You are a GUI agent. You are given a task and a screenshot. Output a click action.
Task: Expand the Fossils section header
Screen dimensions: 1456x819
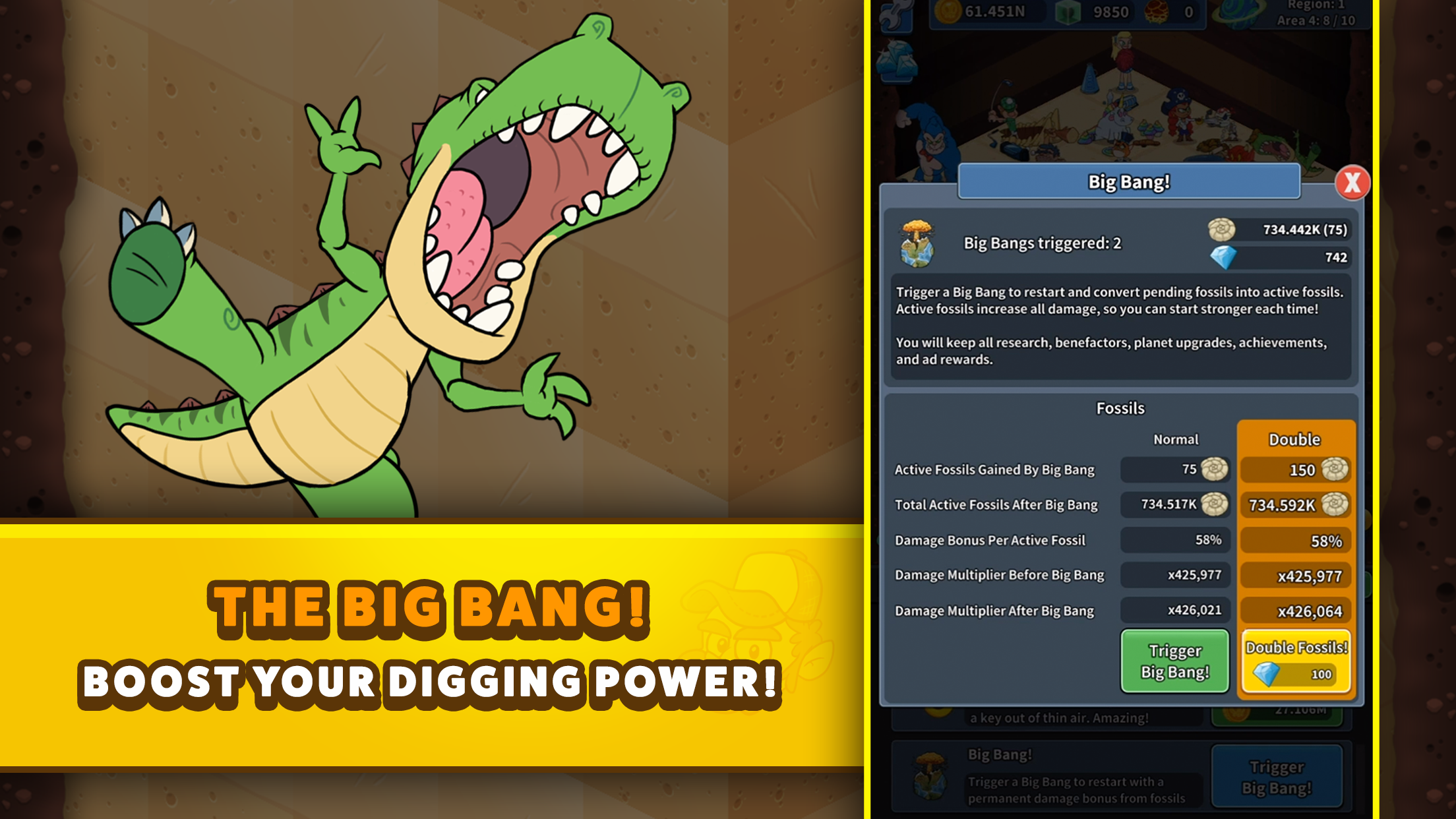pos(1121,408)
